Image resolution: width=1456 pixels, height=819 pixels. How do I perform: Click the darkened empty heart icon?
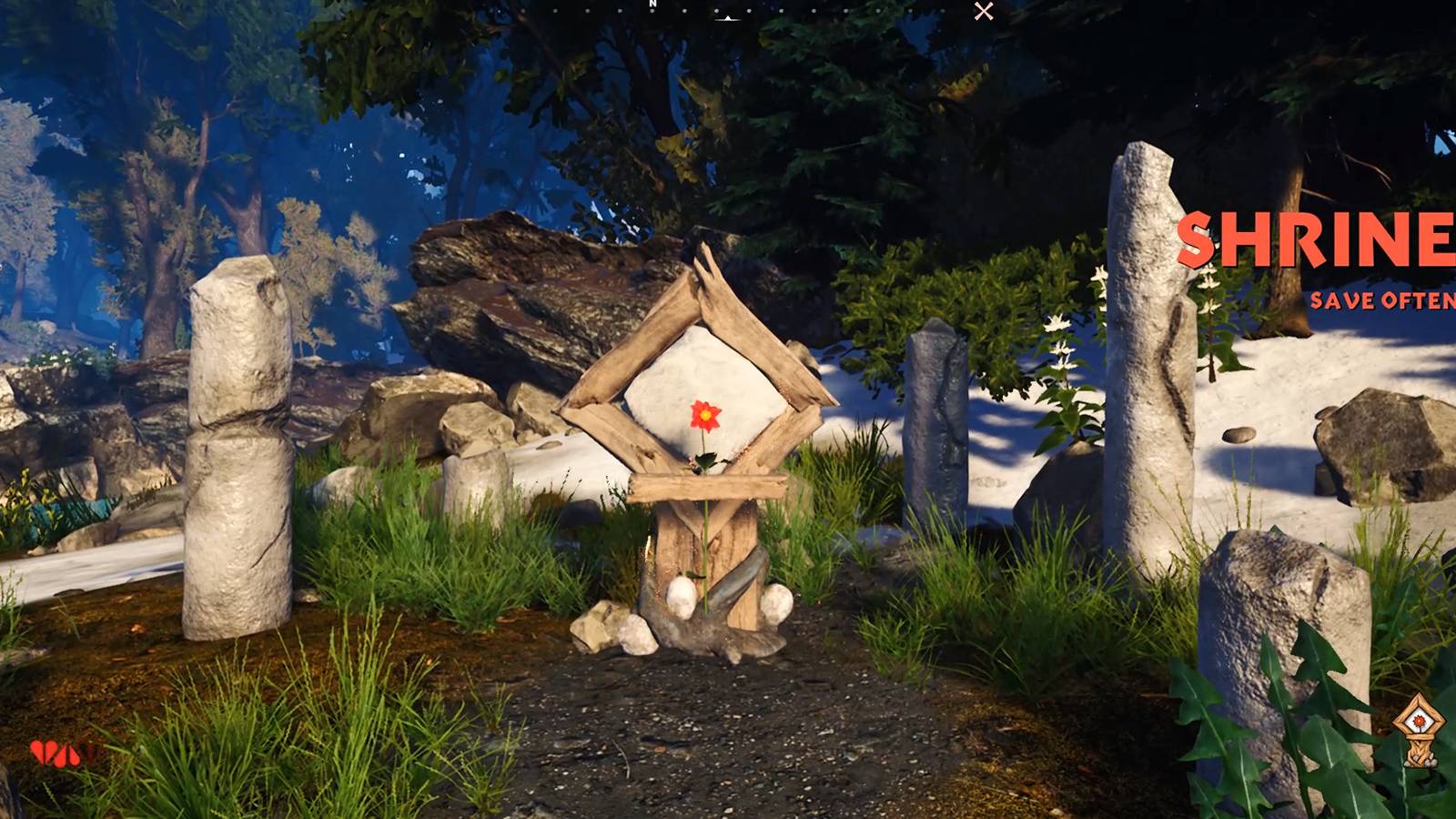(92, 753)
